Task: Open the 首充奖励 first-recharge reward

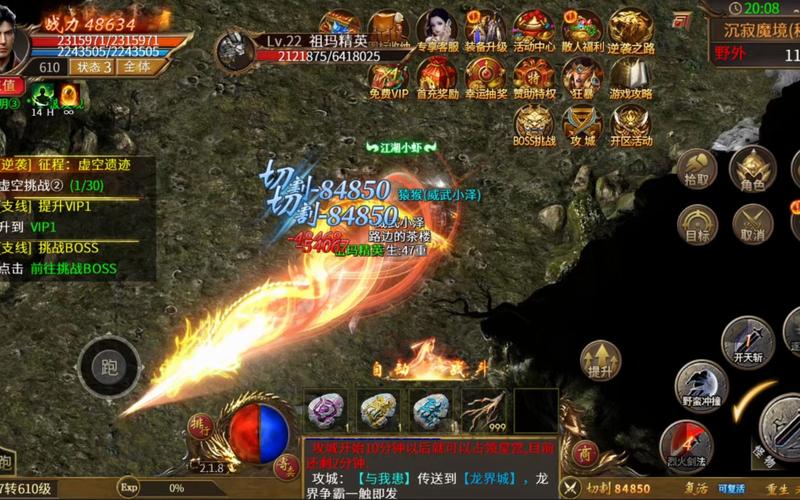Action: tap(437, 77)
